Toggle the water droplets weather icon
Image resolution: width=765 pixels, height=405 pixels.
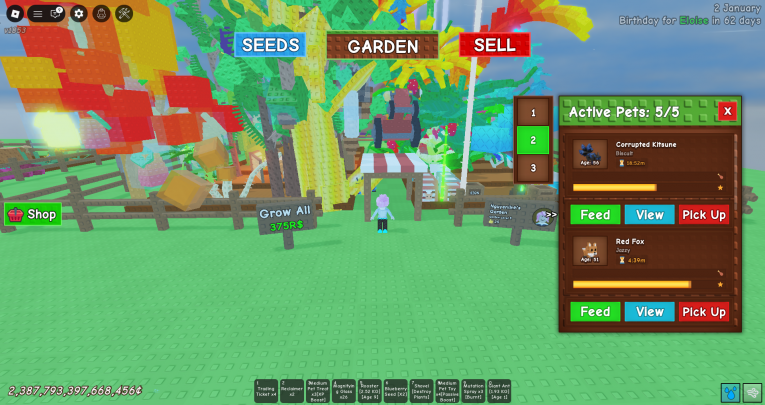(x=730, y=392)
